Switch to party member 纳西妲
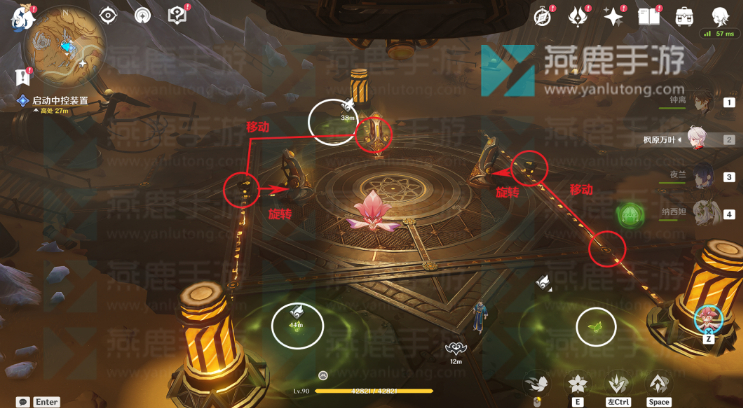The height and width of the screenshot is (408, 743). pos(701,214)
